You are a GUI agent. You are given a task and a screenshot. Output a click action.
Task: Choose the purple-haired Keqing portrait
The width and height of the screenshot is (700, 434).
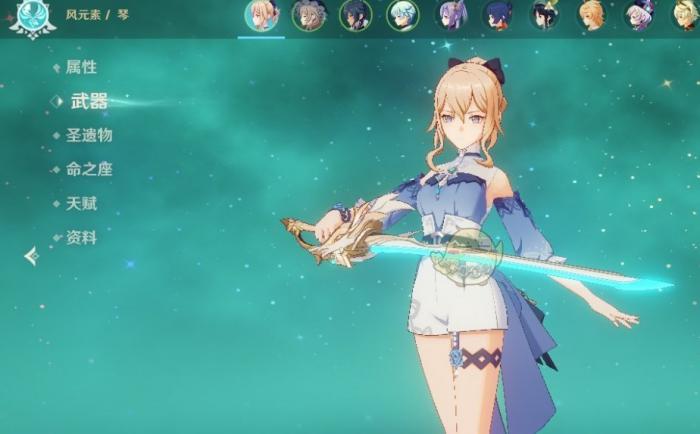click(450, 15)
